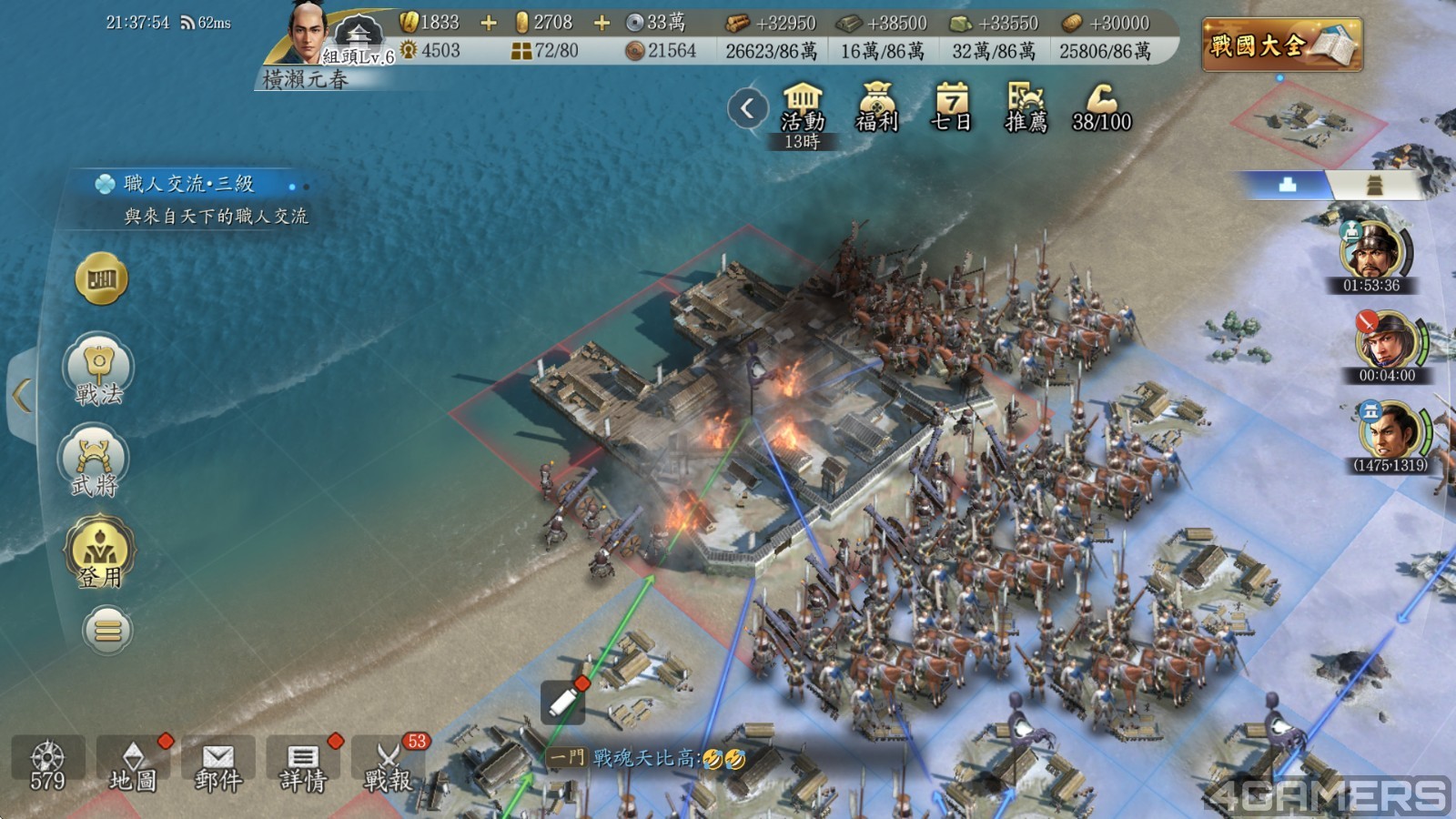Open the 戰國大全 encyclopedia
1456x819 pixels.
click(1280, 44)
